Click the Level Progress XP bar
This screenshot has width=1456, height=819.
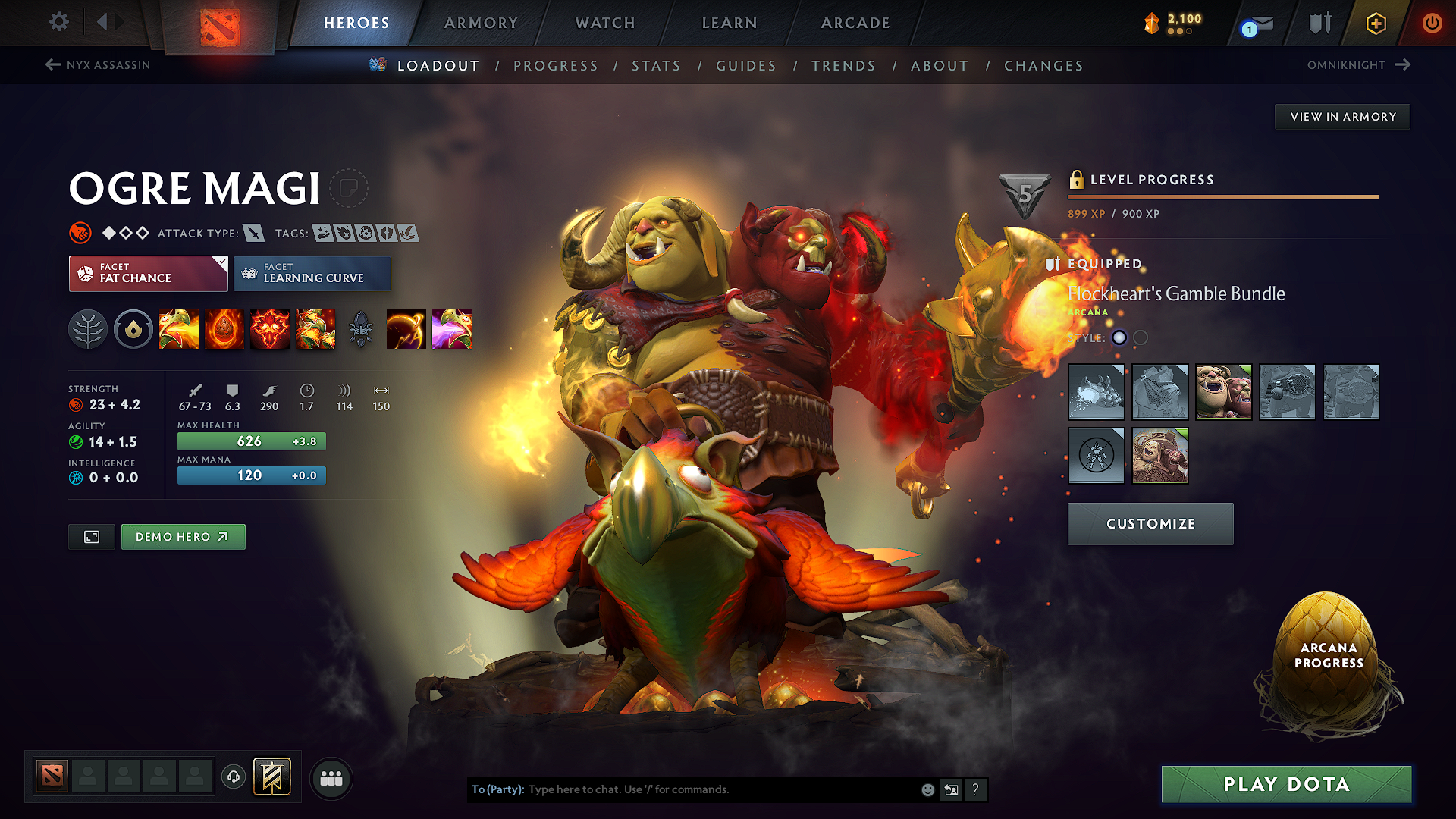(x=1222, y=197)
